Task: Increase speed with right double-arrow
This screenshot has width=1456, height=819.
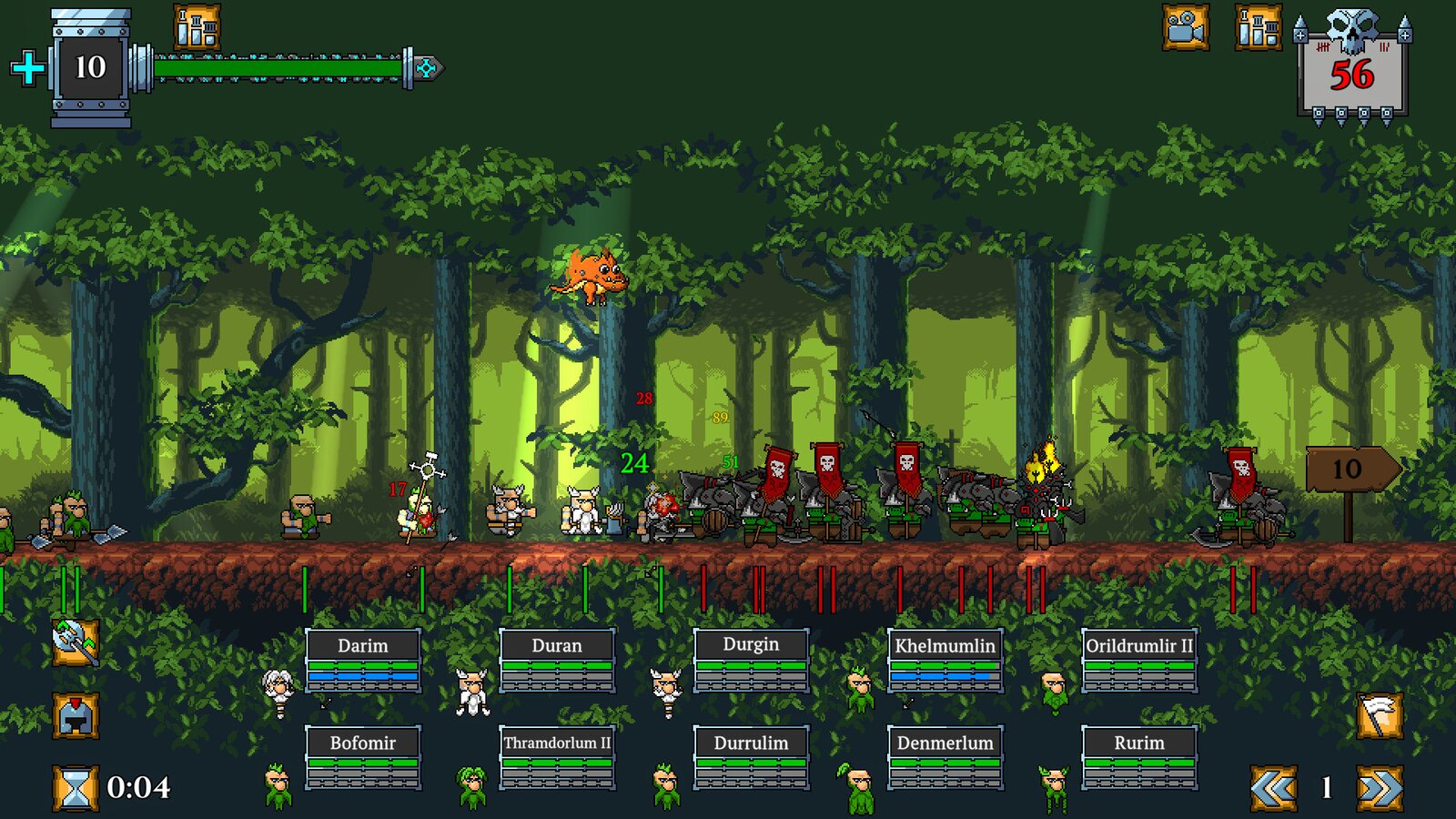Action: click(1380, 788)
